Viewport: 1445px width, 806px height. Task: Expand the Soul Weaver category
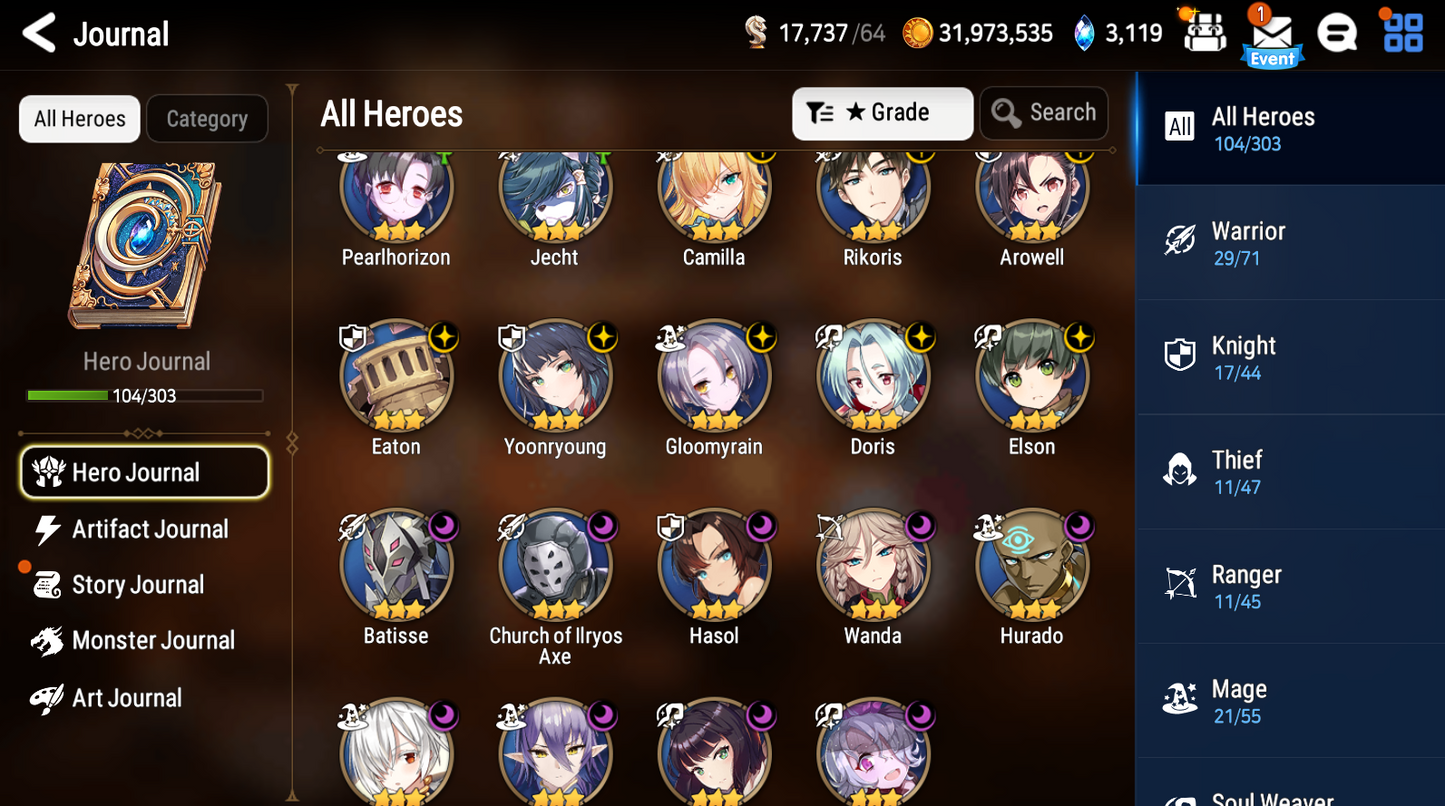point(1289,795)
